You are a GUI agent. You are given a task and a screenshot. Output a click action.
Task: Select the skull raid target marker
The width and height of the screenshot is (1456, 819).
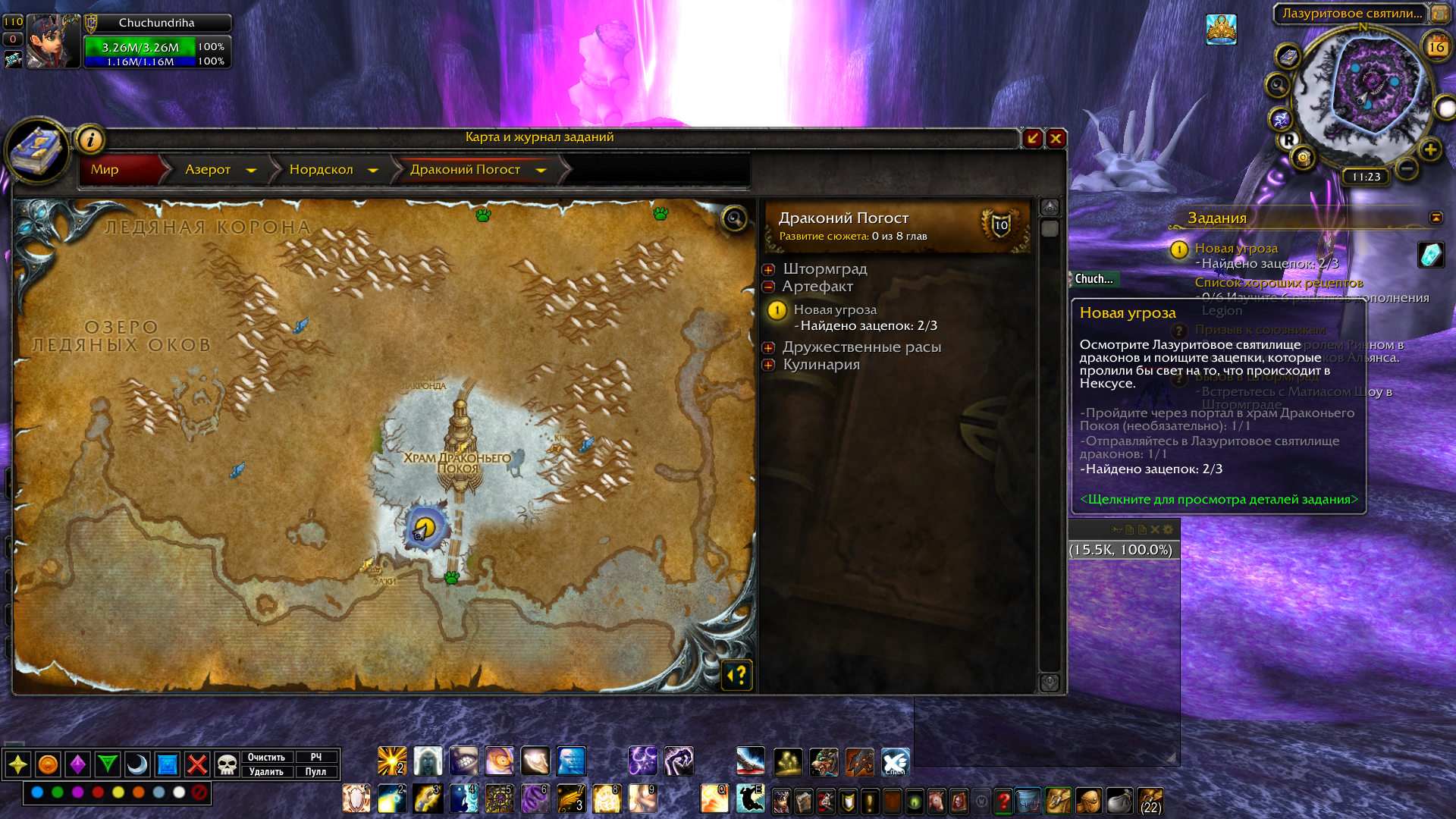(x=227, y=764)
